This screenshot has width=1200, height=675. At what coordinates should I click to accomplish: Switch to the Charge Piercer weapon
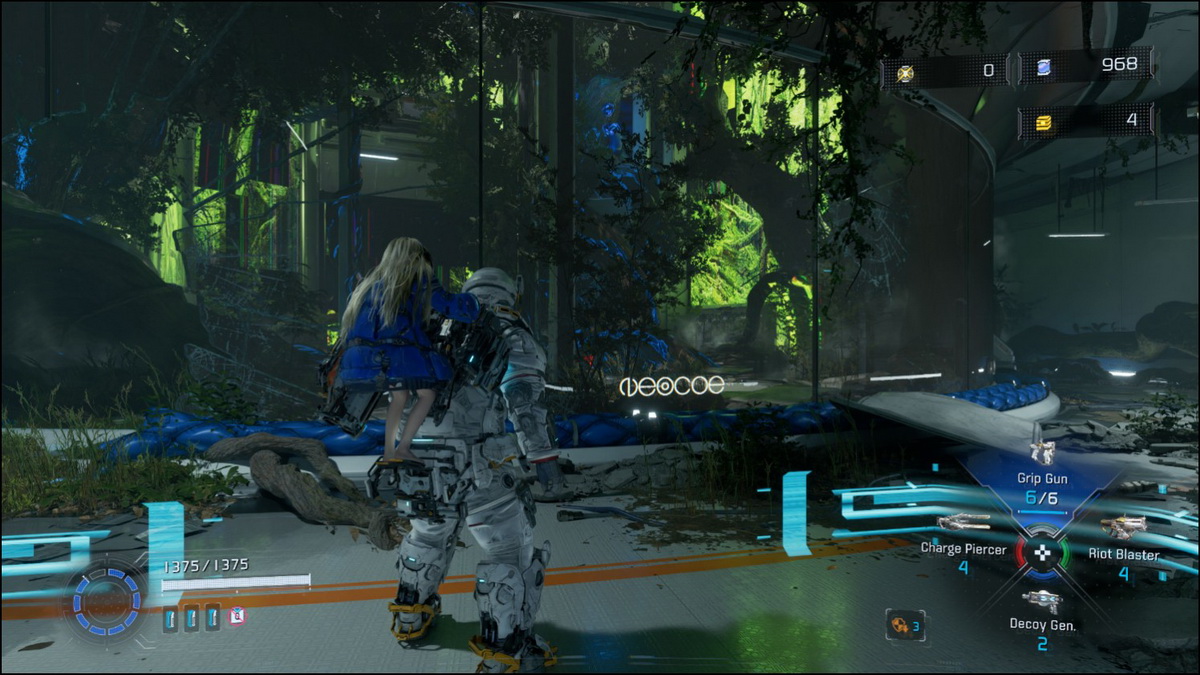[963, 523]
